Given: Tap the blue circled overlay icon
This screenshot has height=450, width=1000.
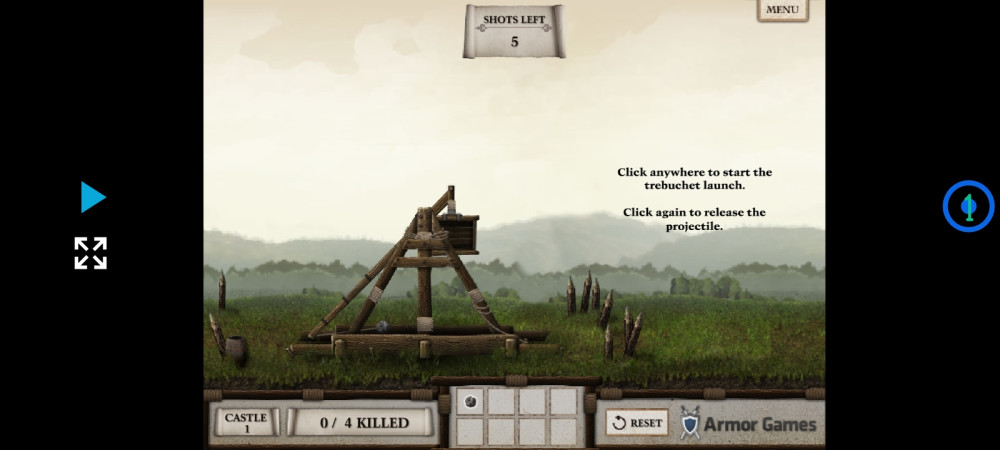Looking at the screenshot, I should click(967, 206).
